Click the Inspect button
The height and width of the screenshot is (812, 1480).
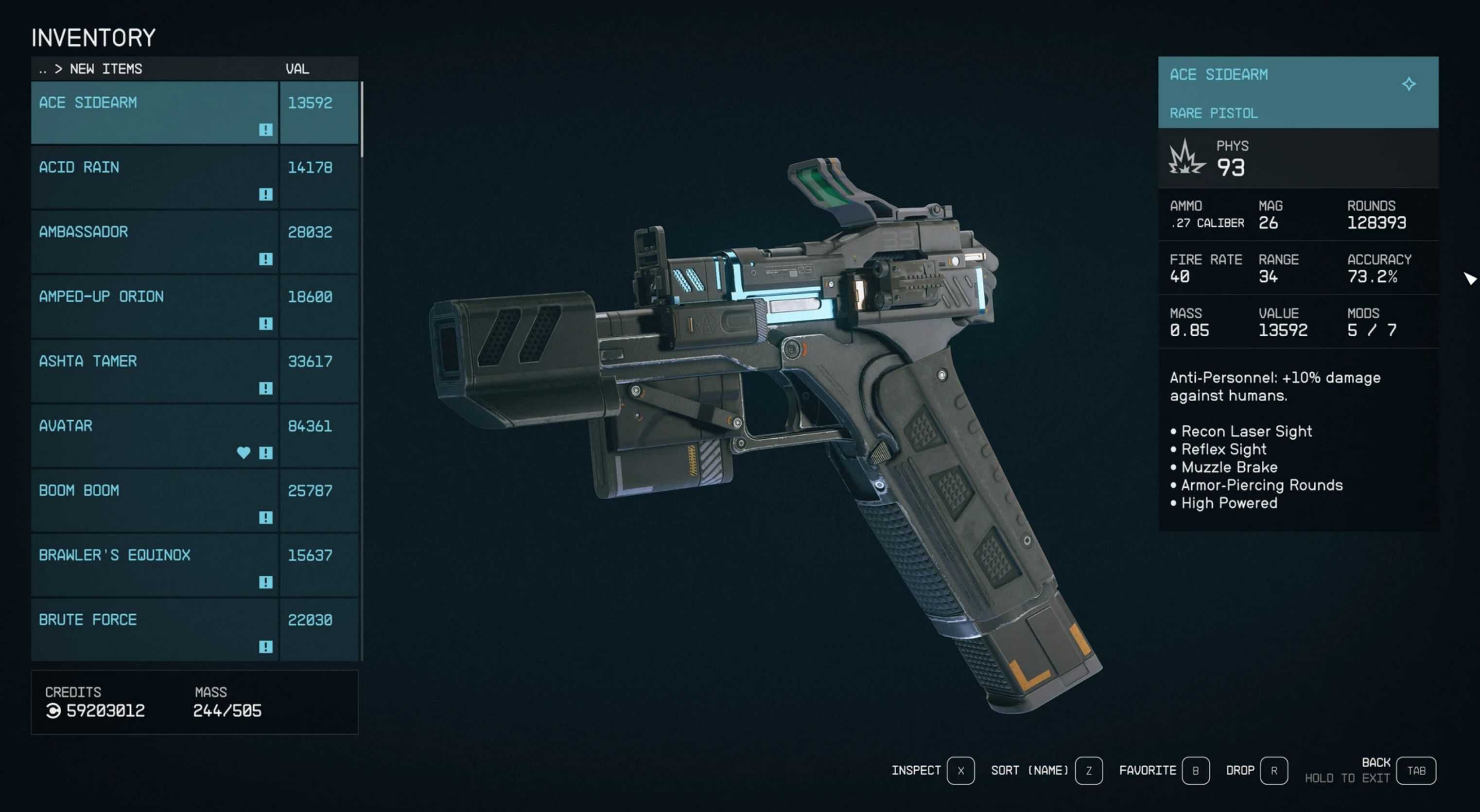[960, 770]
